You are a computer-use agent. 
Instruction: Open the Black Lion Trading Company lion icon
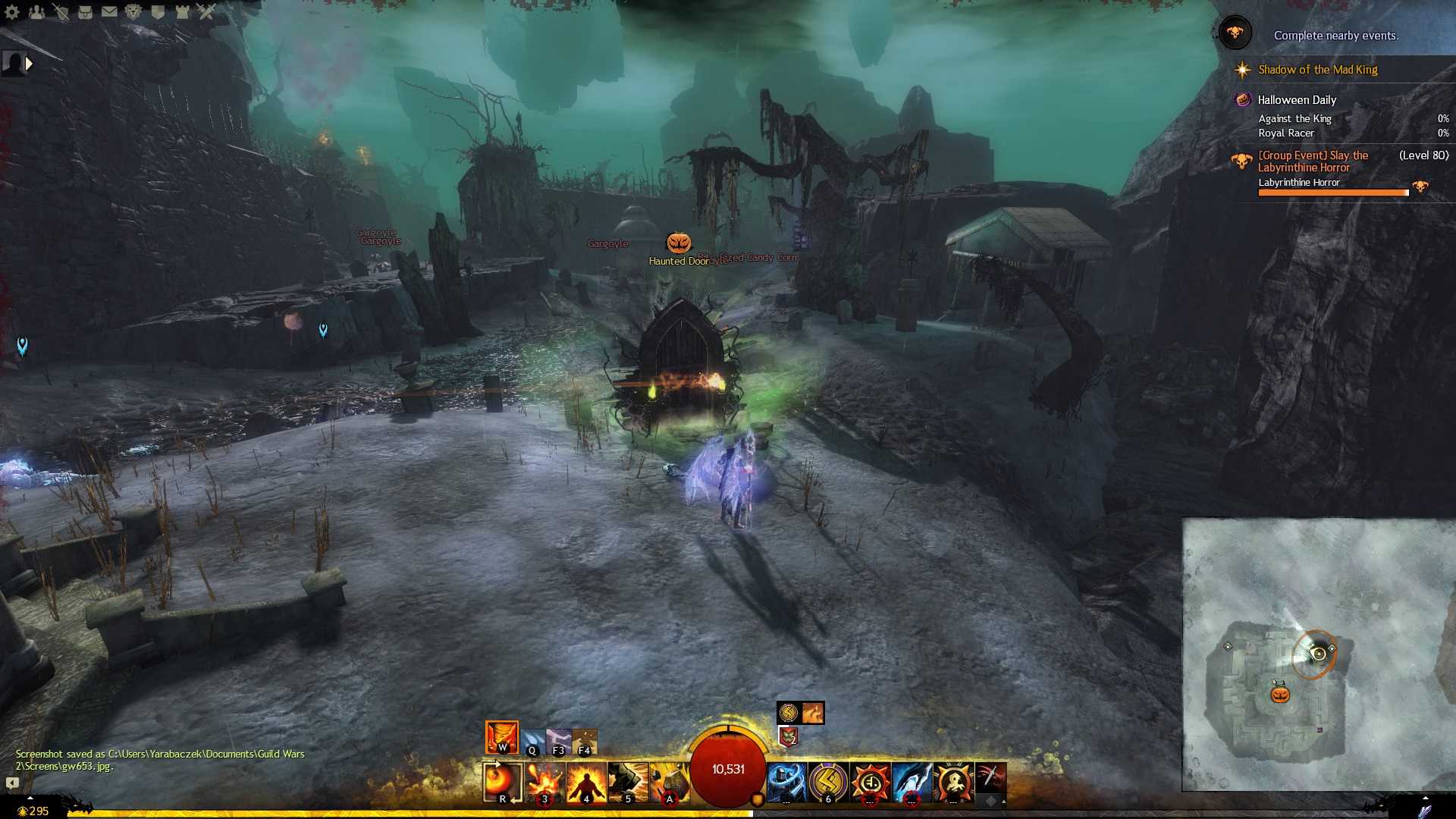tap(133, 12)
